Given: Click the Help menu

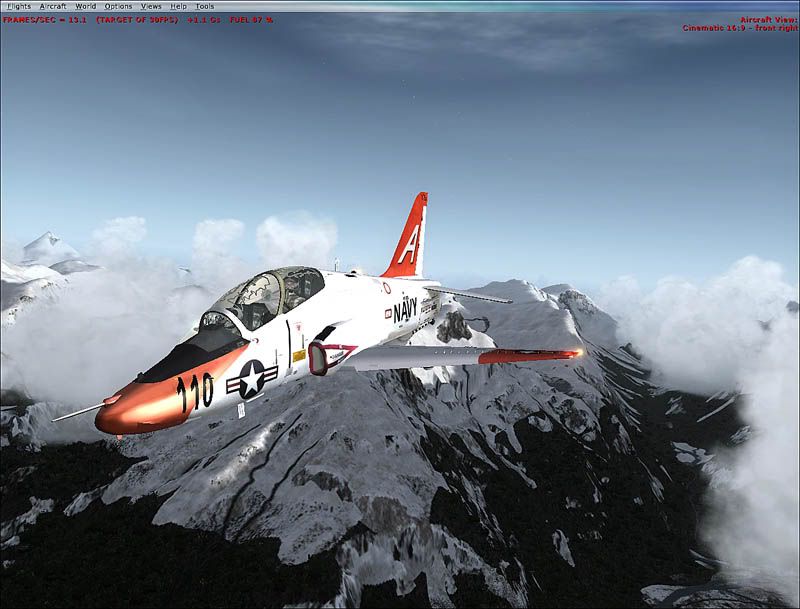Looking at the screenshot, I should tap(178, 7).
